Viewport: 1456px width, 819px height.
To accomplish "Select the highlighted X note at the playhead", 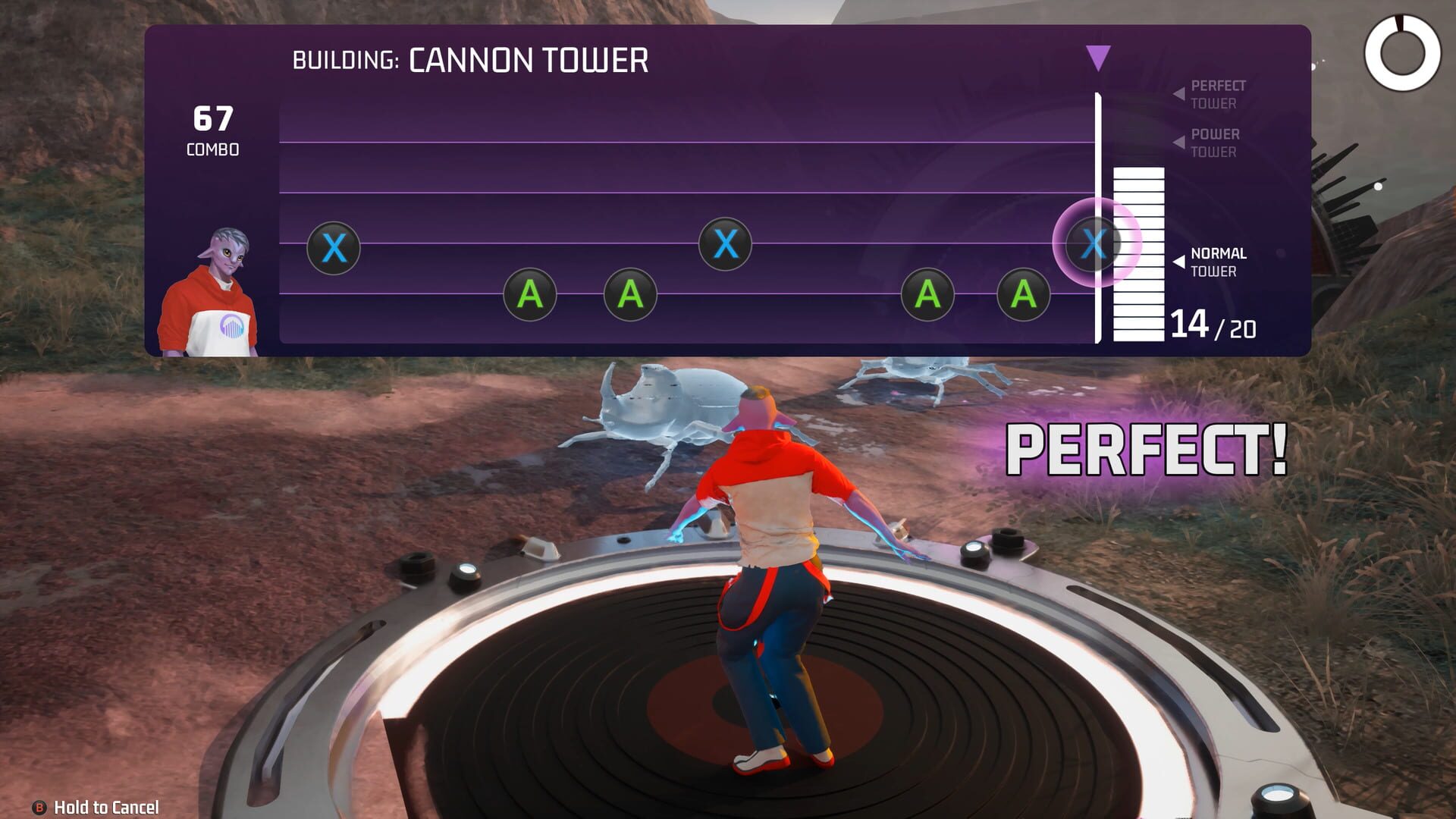I will coord(1094,243).
